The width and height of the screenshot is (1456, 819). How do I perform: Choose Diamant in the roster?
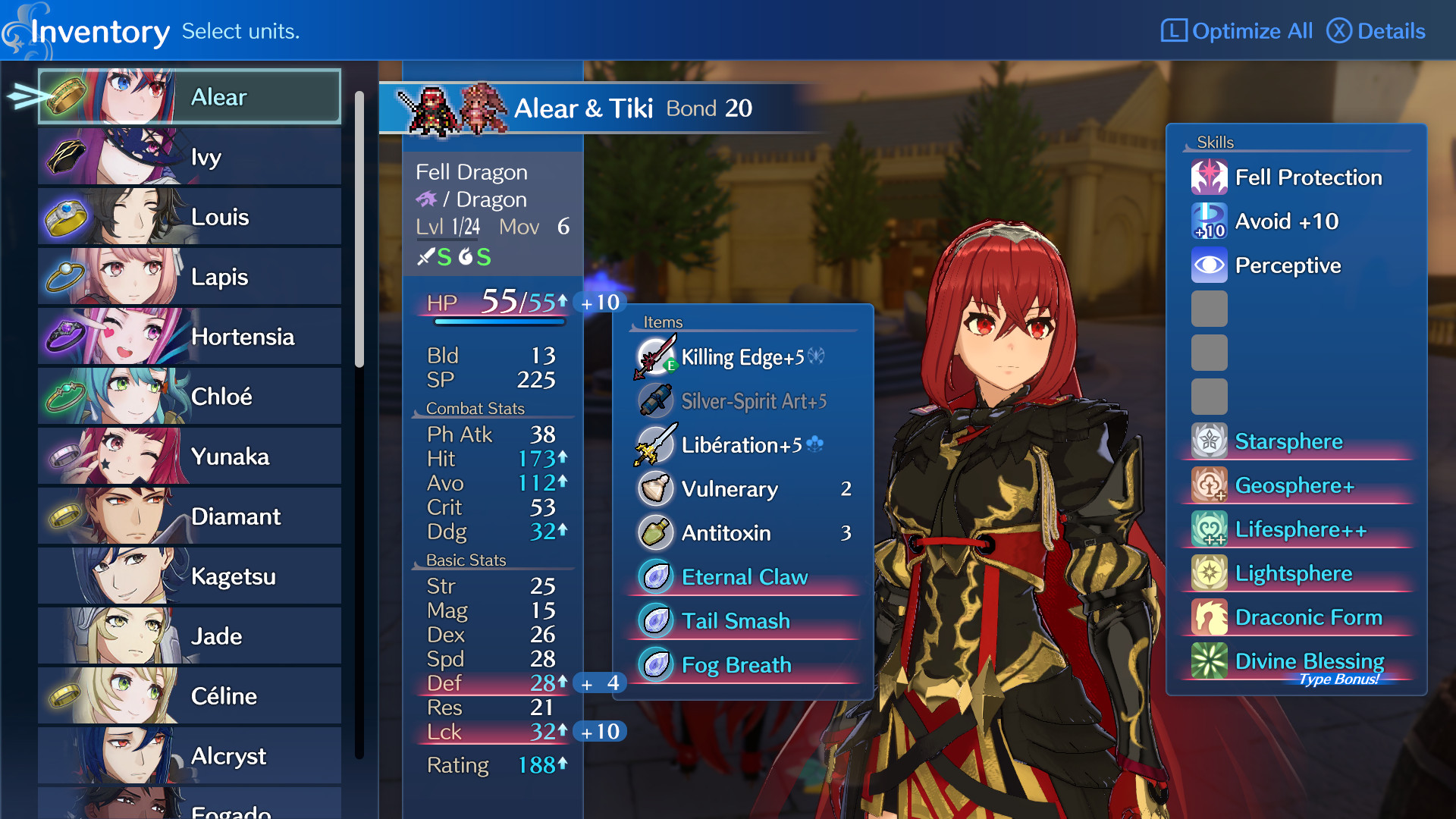tap(190, 516)
